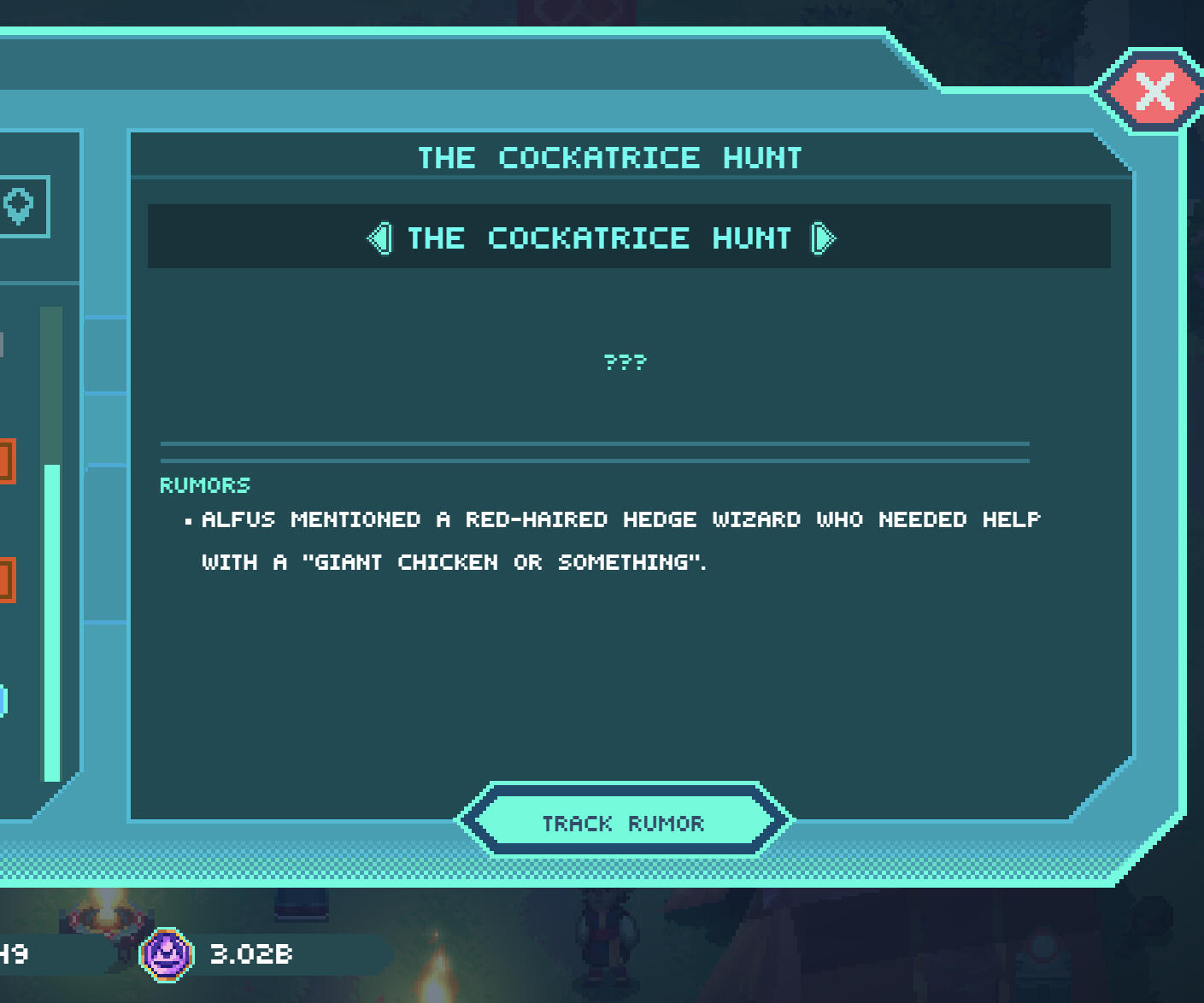Click the Track Rumor button
The image size is (1204, 1003).
[x=624, y=822]
